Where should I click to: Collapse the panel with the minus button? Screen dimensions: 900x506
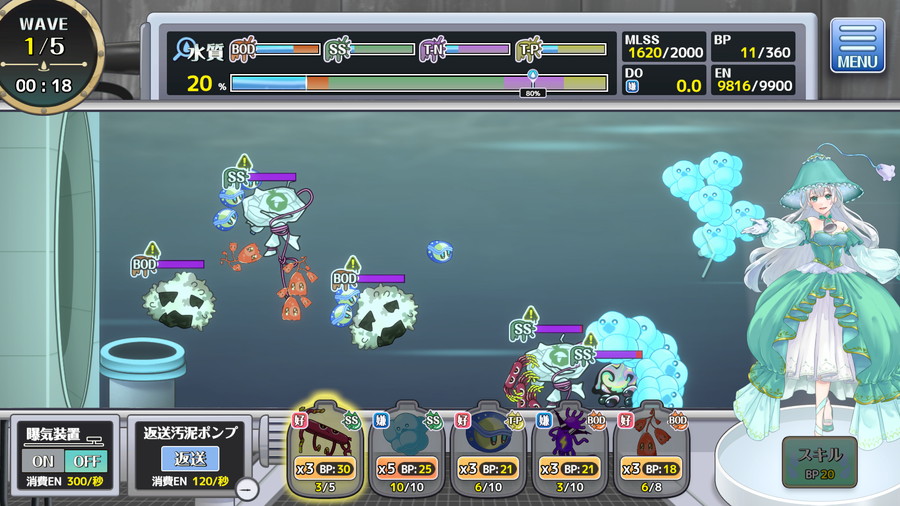[247, 490]
